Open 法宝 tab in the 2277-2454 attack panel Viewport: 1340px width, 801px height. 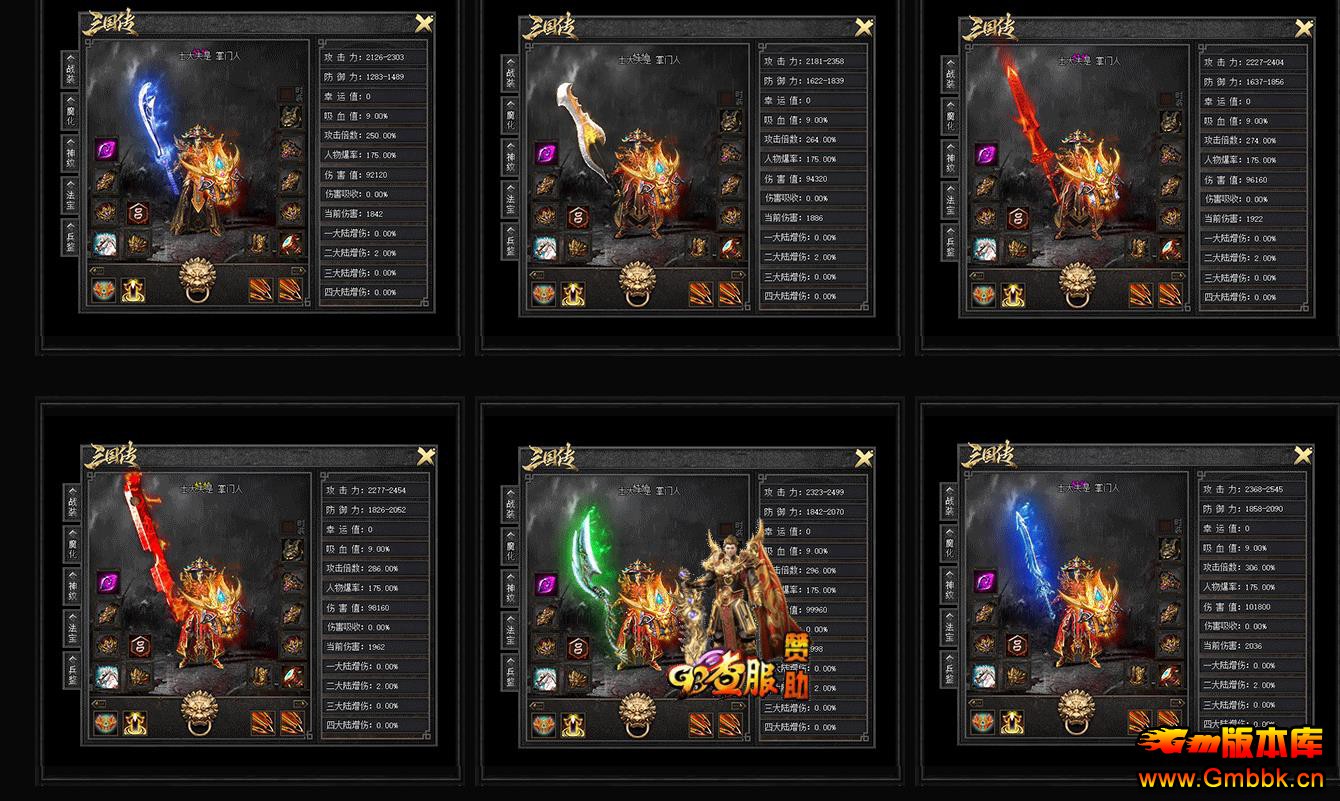71,627
